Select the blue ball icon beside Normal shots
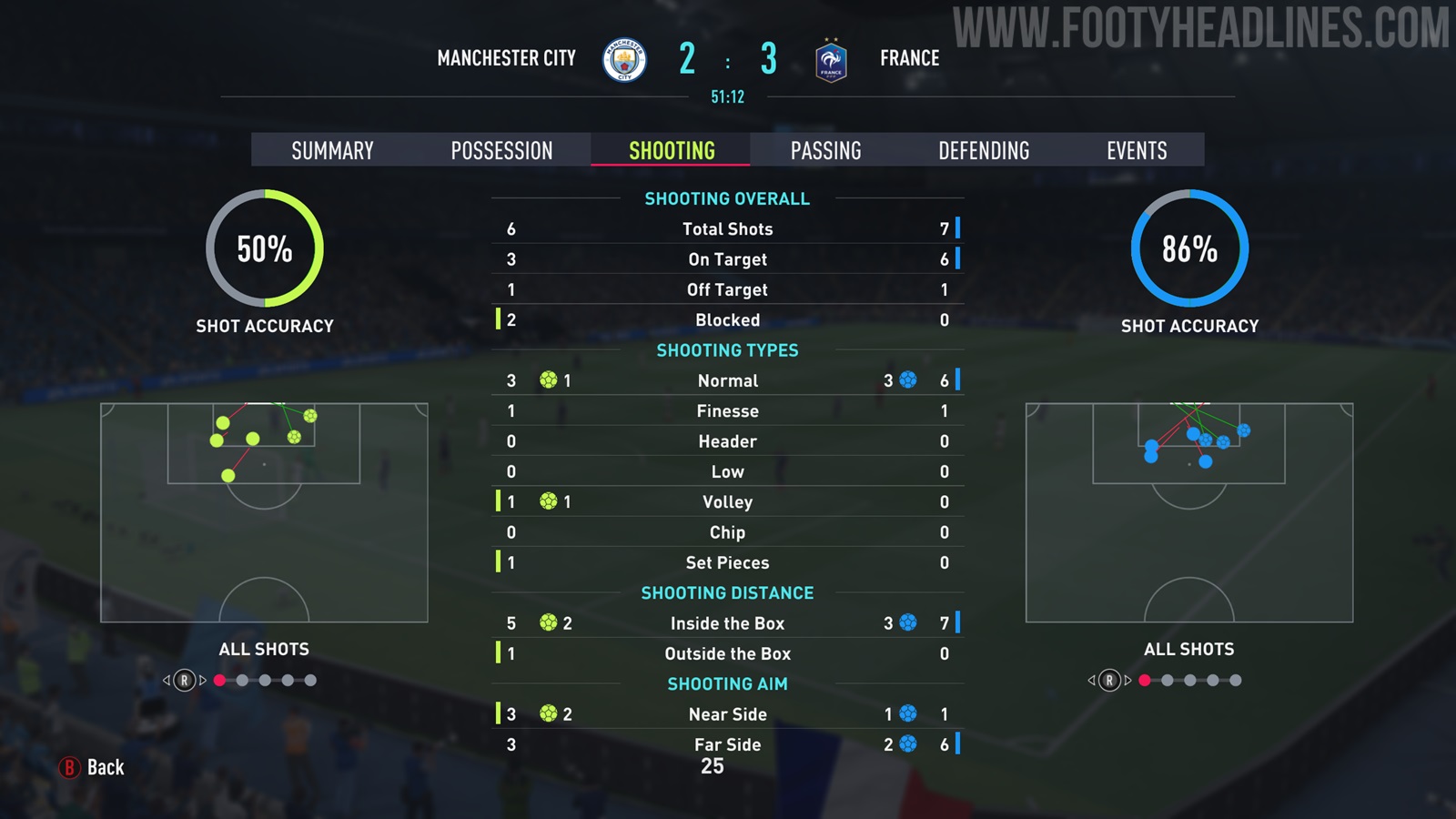The height and width of the screenshot is (819, 1456). pos(907,380)
